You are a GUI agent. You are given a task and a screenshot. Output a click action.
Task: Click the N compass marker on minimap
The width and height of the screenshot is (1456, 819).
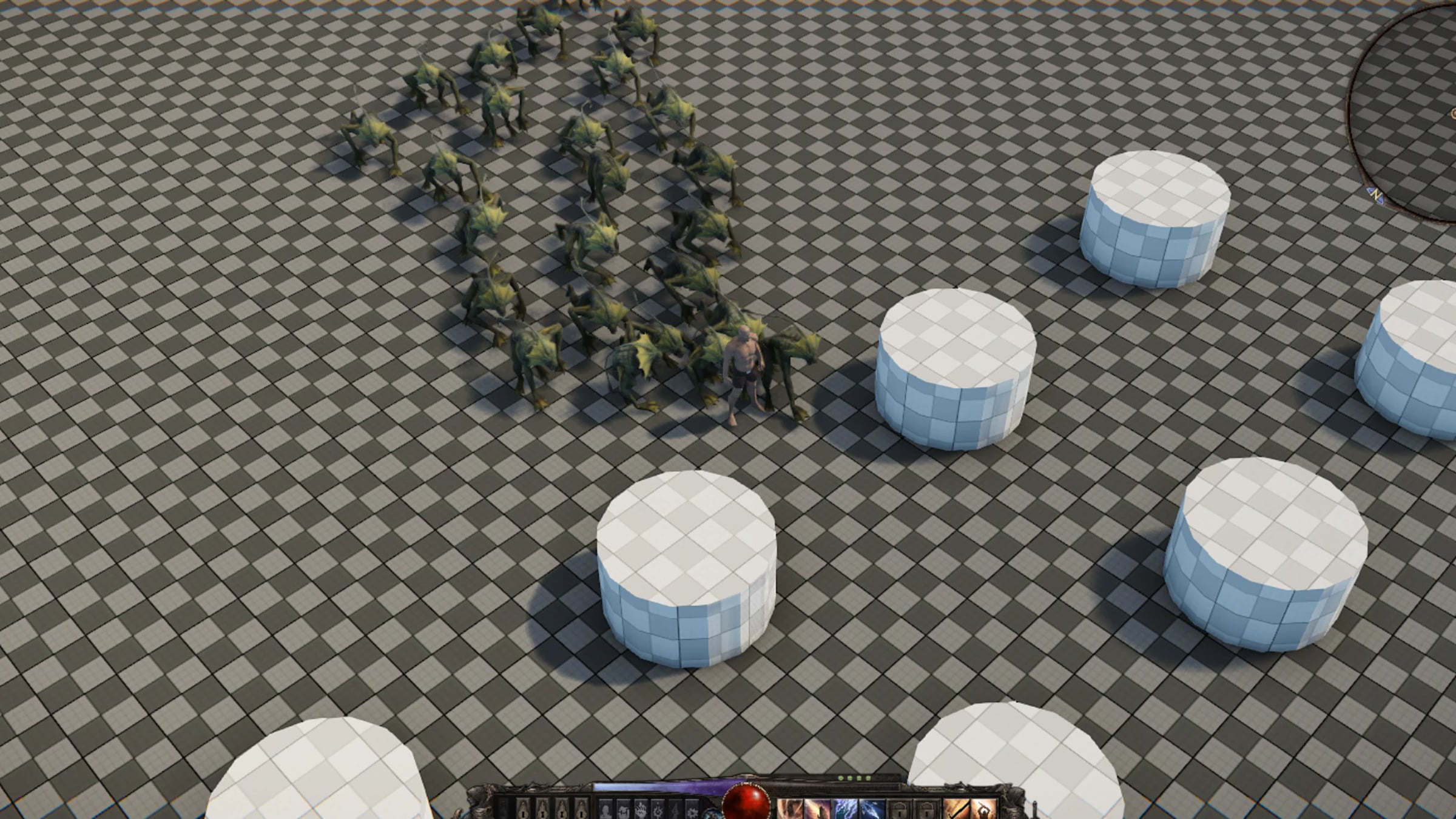point(1375,195)
